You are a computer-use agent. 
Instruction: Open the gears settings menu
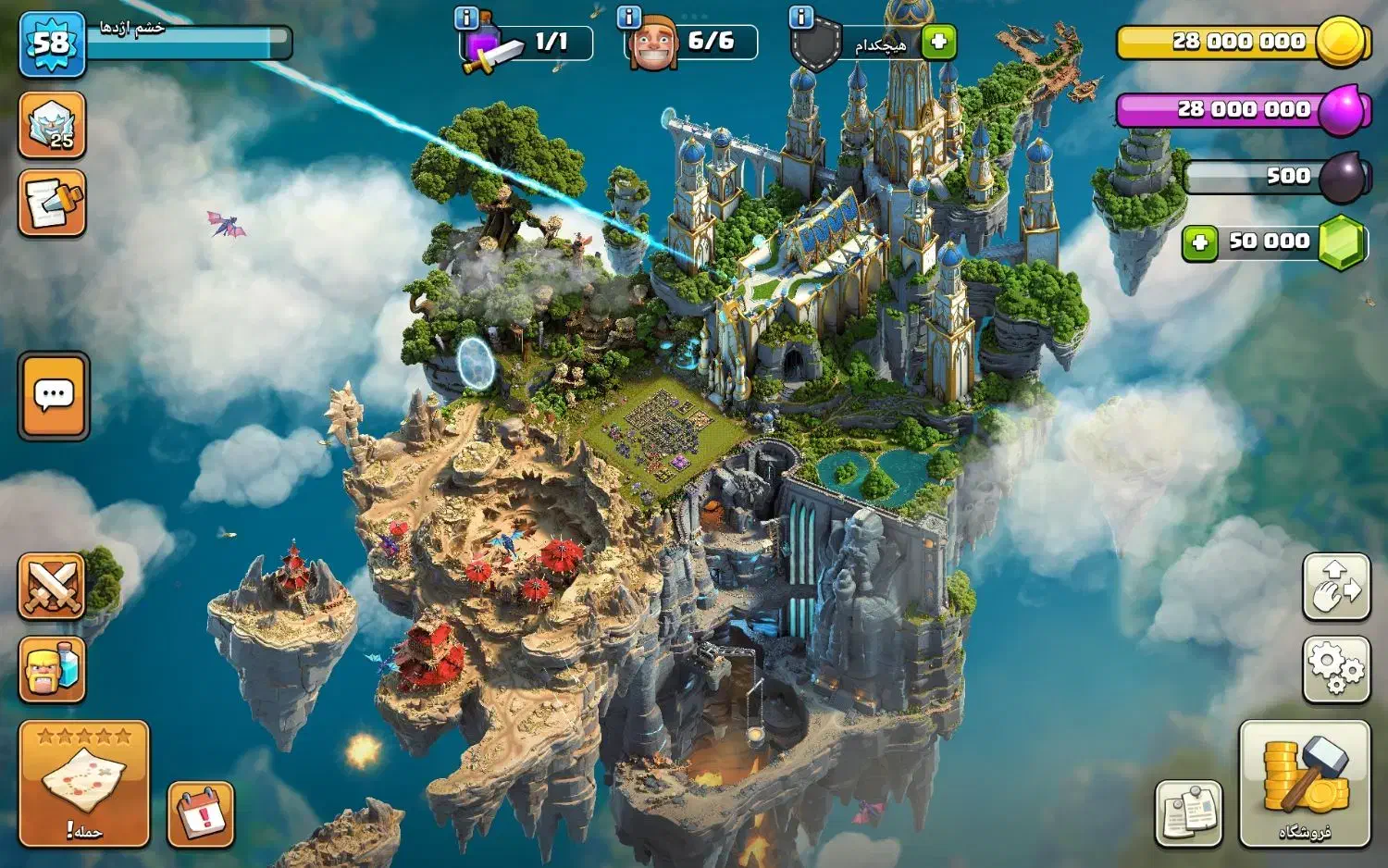coord(1336,668)
